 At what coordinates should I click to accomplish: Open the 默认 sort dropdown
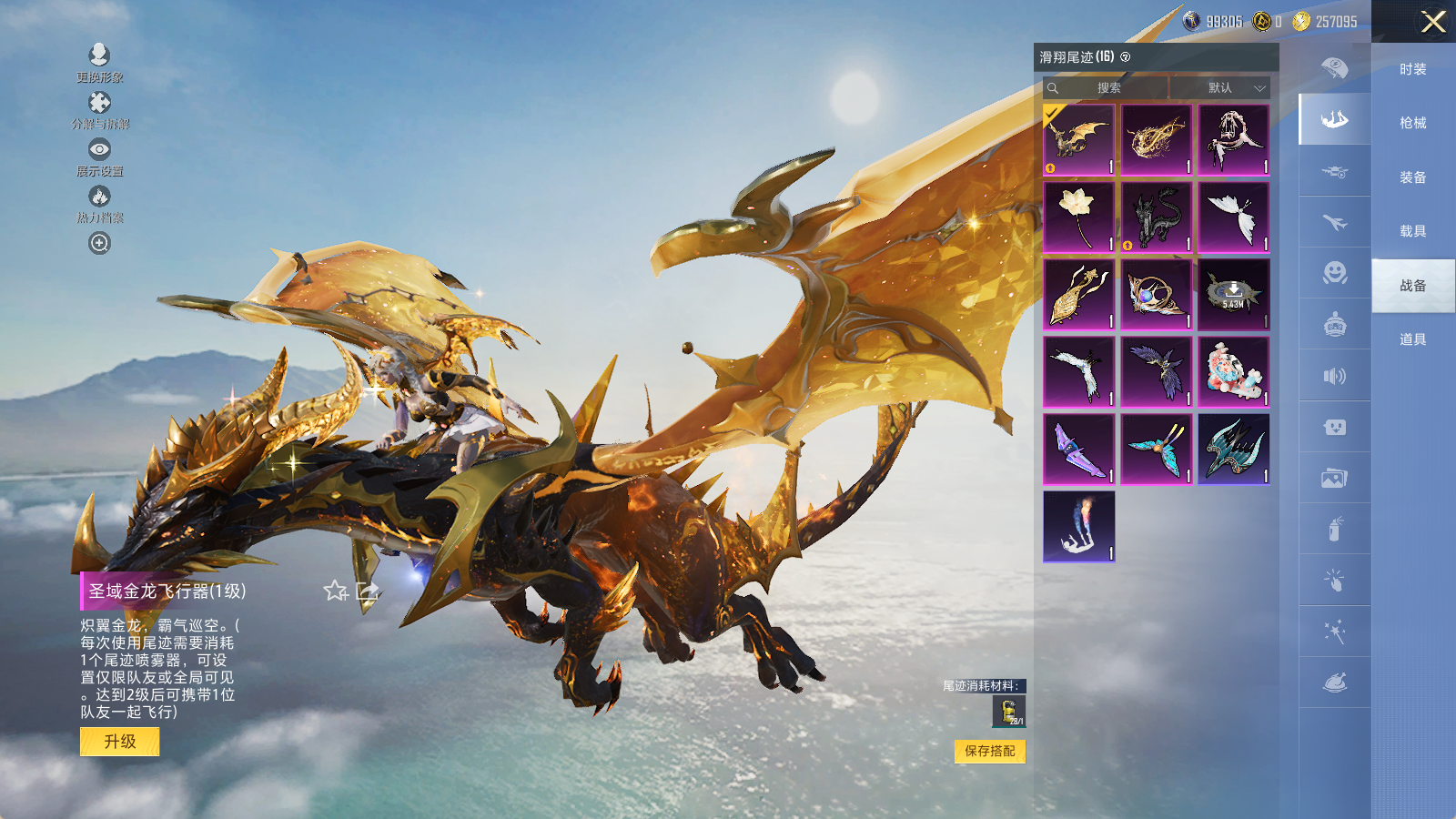point(1220,88)
